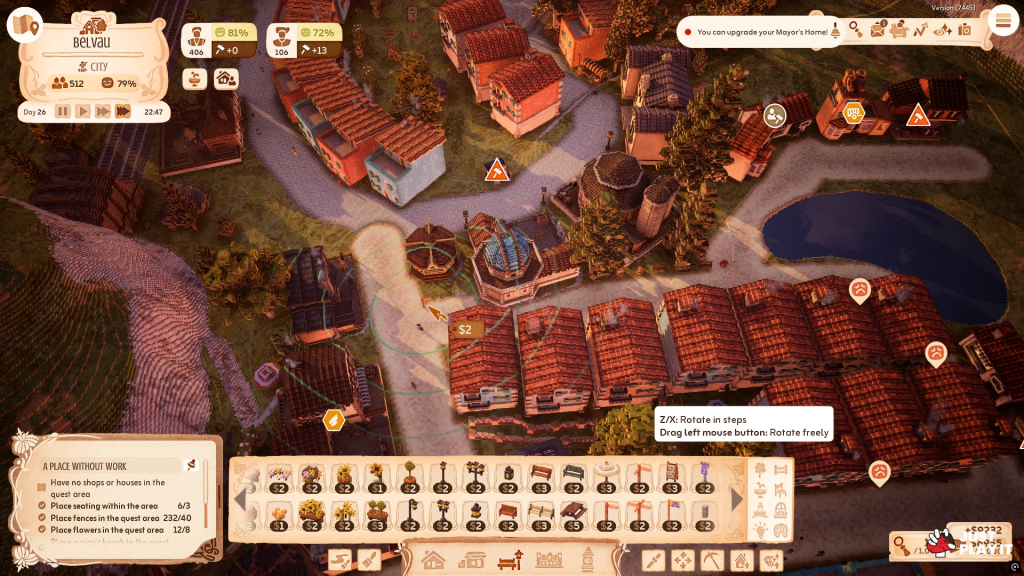Screen dimensions: 1024x576
Task: Open the hamburger main menu
Action: pos(1001,20)
